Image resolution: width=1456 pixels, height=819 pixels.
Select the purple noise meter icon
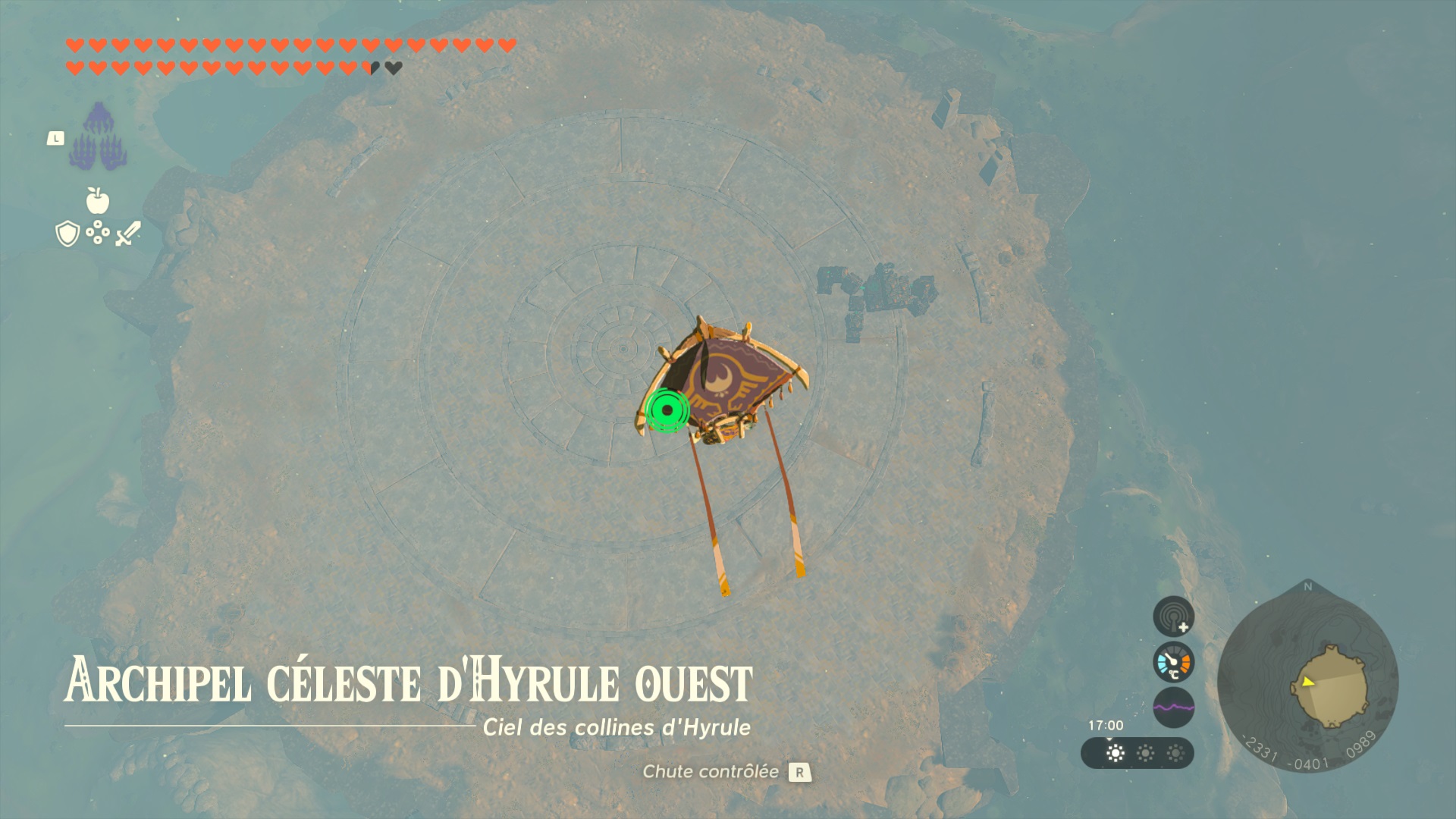[1173, 708]
